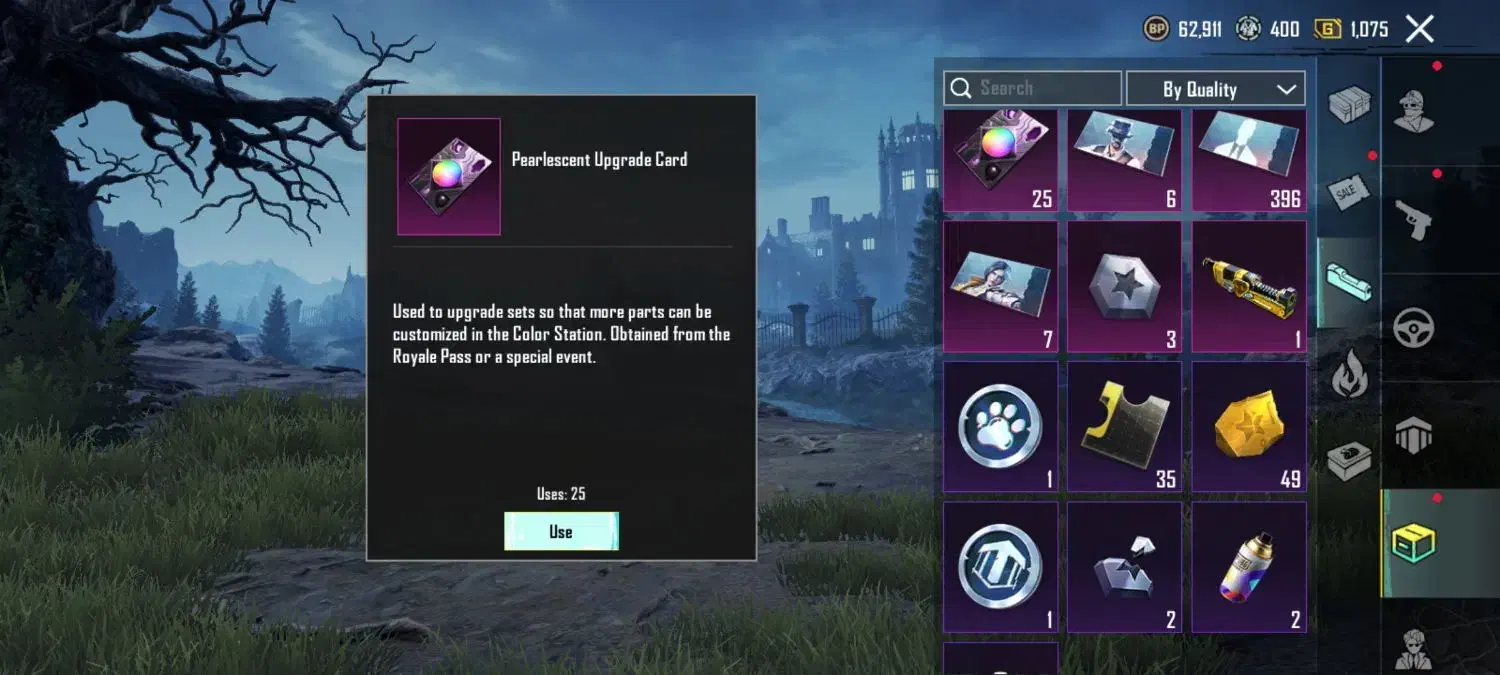The width and height of the screenshot is (1500, 675).
Task: Select the yellow box inventory tab
Action: 1414,543
